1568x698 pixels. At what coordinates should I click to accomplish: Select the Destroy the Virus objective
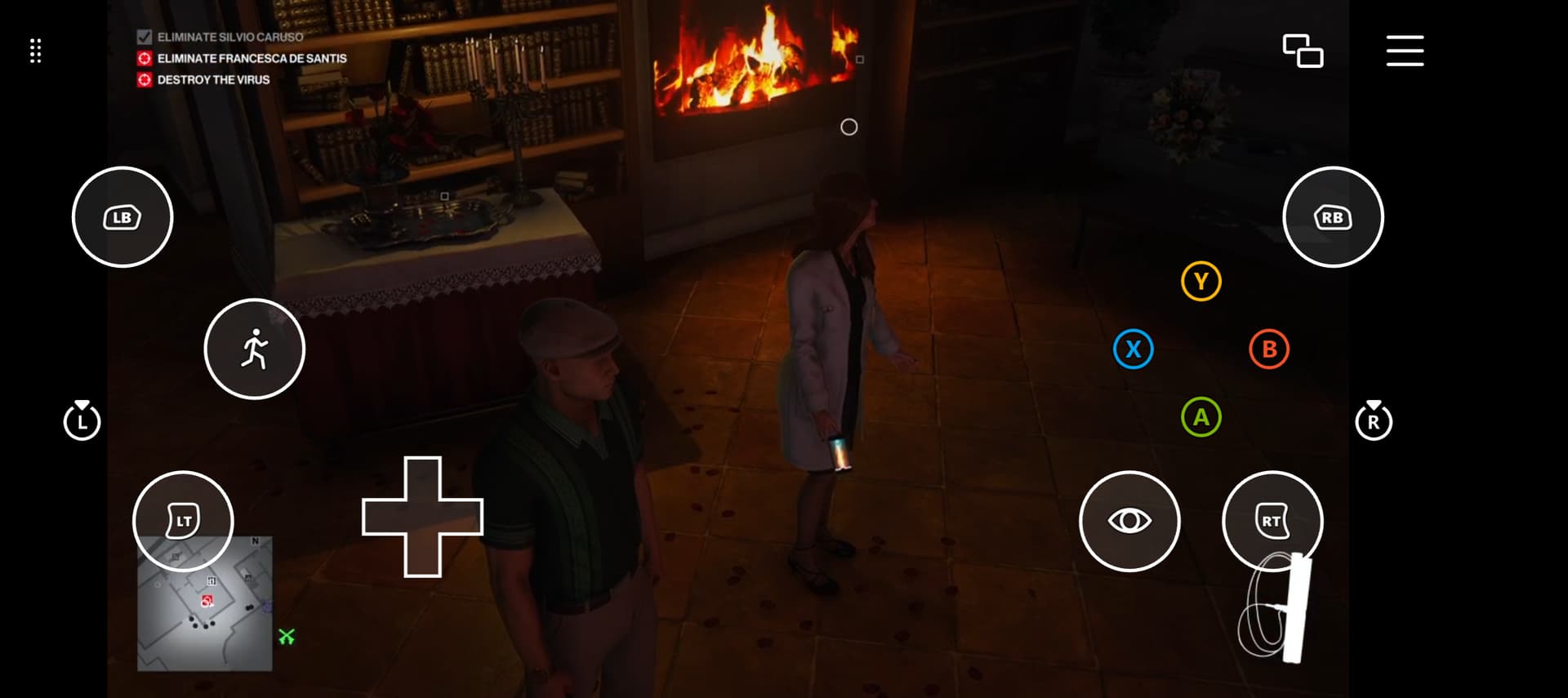(x=213, y=80)
